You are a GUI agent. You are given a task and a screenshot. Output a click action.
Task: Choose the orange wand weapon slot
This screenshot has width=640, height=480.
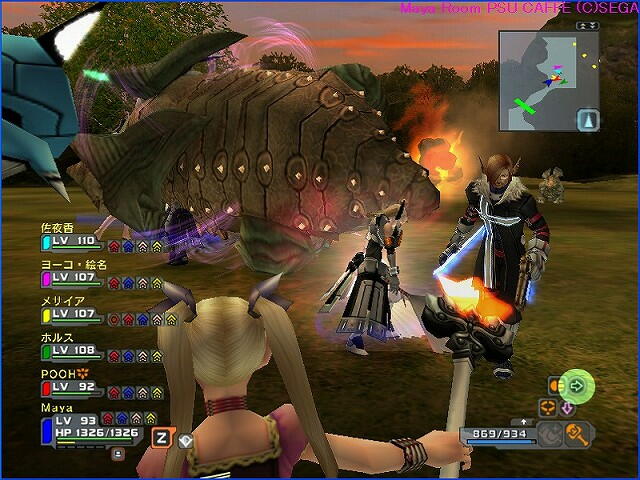(578, 433)
